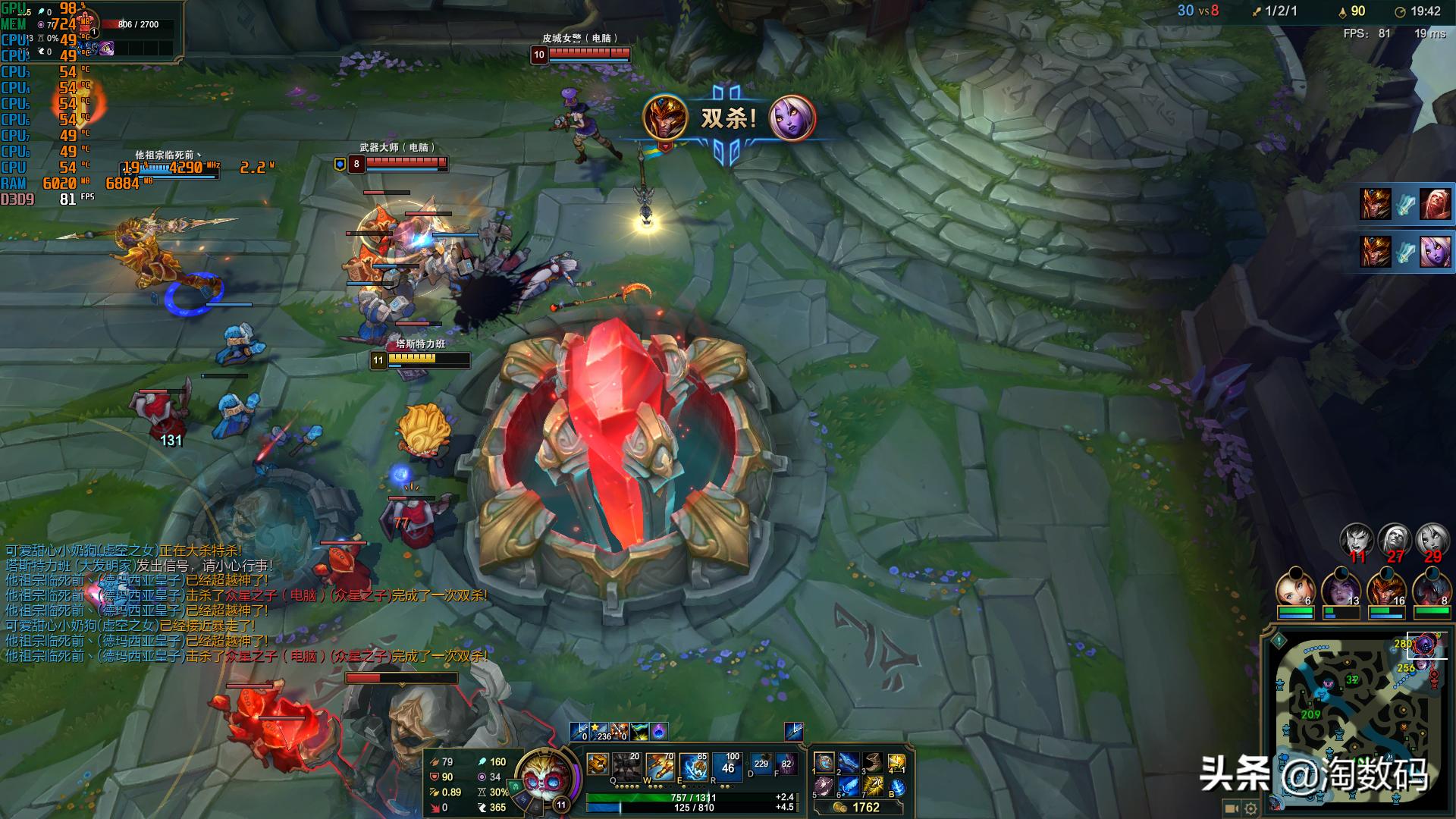1456x819 pixels.
Task: Activate Heimerdinger's Q turret ability
Action: coord(626,767)
